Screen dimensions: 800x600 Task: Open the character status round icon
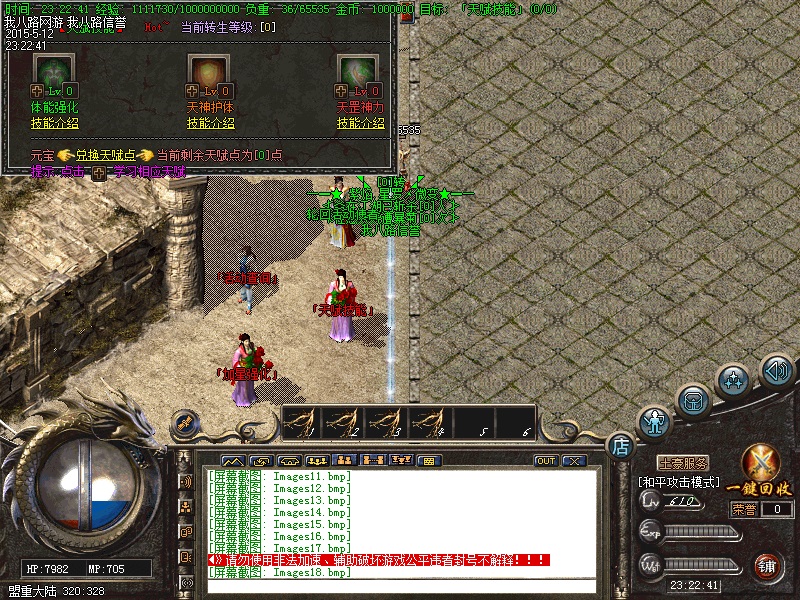coord(655,422)
